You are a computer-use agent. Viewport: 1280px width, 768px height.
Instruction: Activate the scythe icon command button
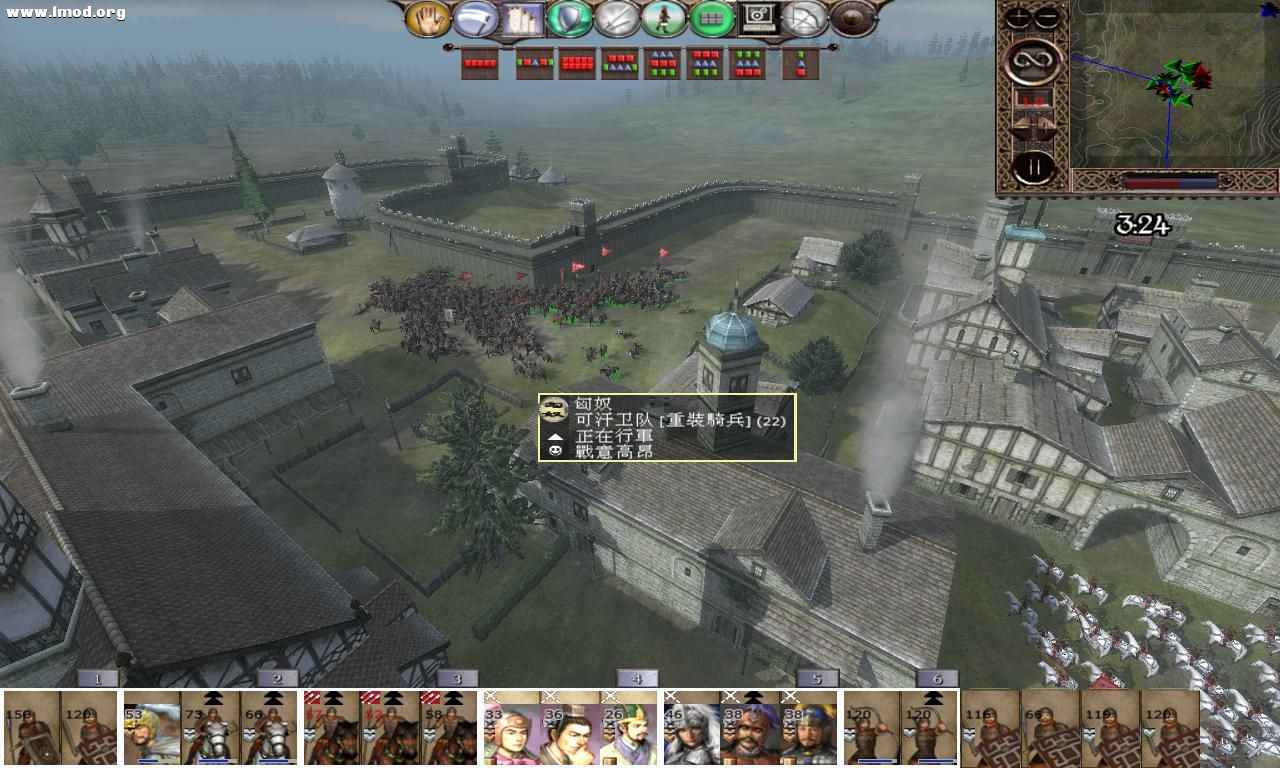(475, 18)
